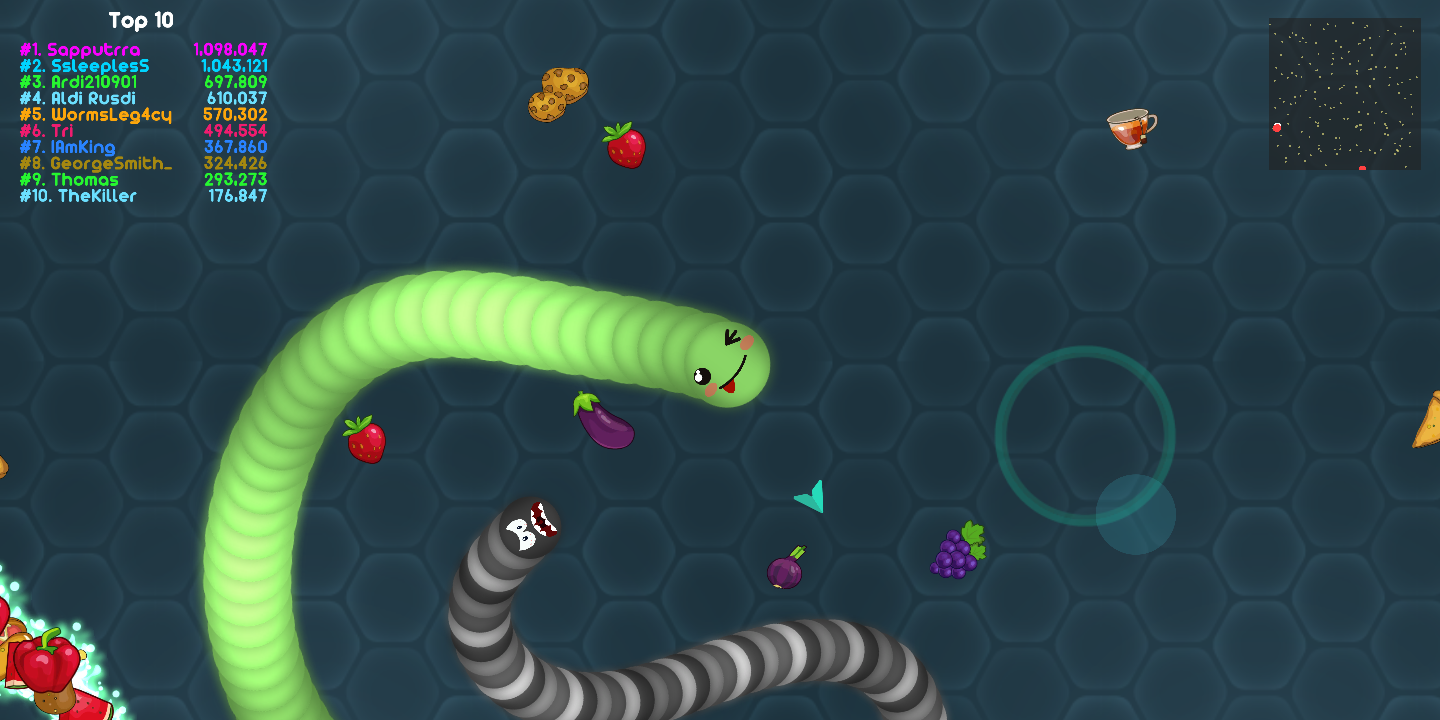Select WormsLeg4cy's leaderboard entry
This screenshot has height=720, width=1440.
143,115
